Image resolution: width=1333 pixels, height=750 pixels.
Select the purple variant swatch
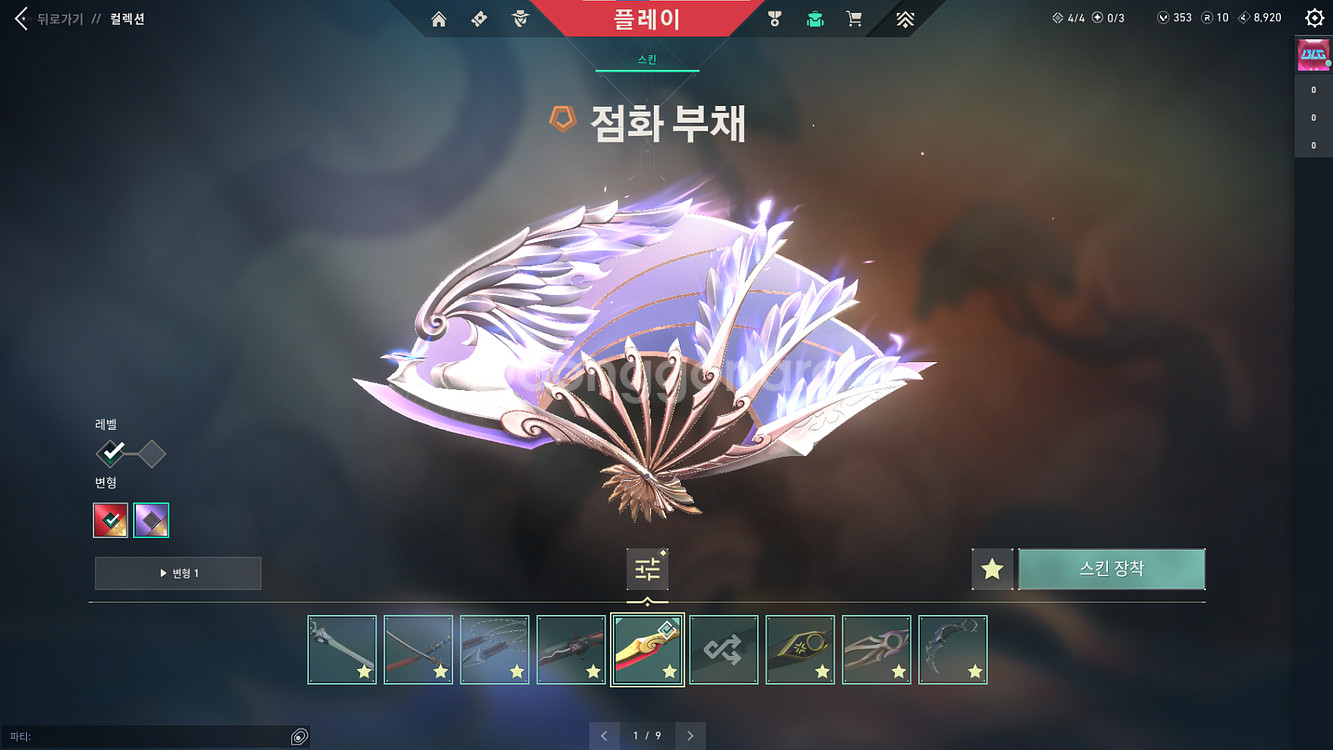(151, 520)
